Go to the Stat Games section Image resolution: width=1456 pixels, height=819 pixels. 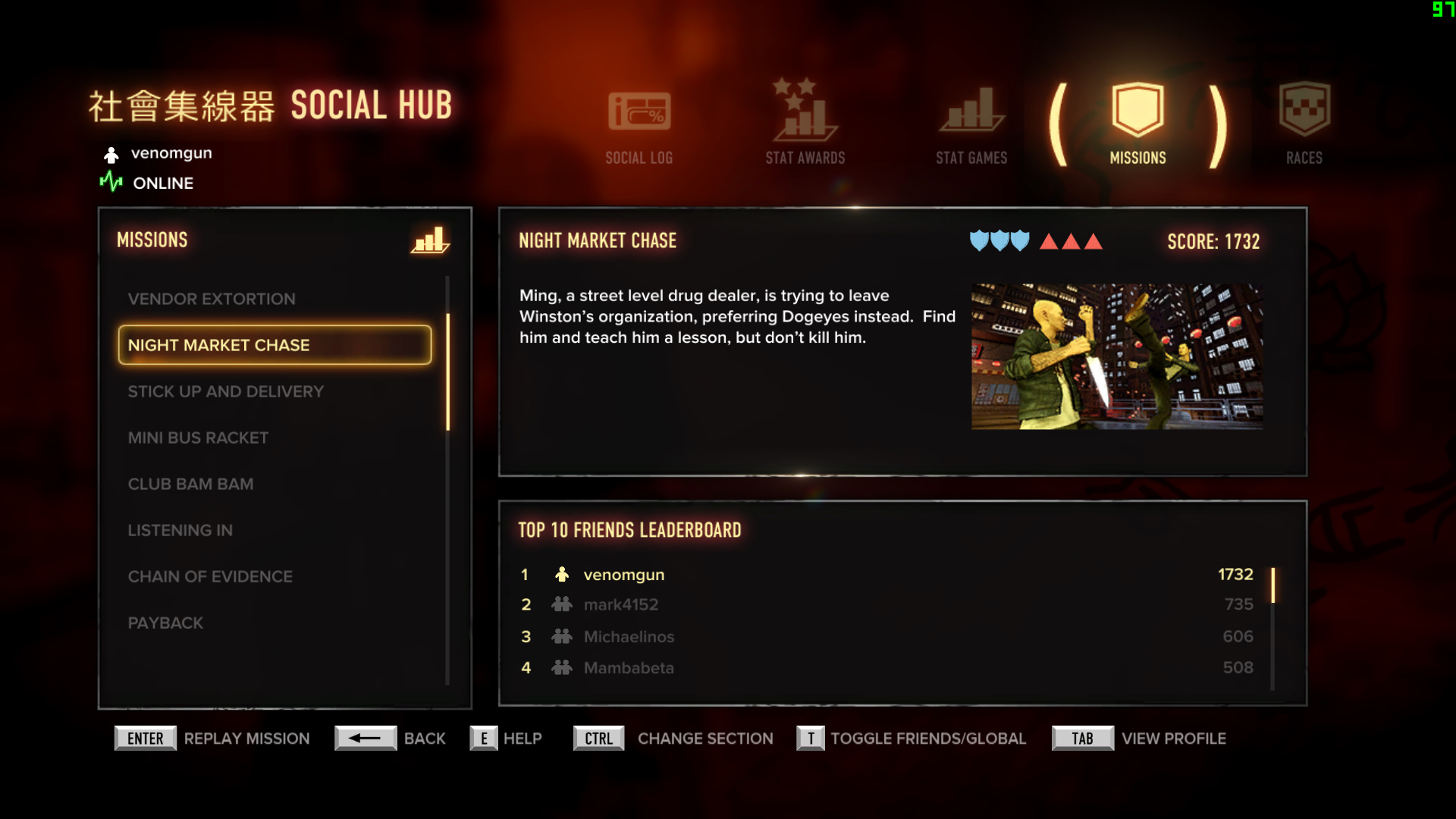point(971,126)
